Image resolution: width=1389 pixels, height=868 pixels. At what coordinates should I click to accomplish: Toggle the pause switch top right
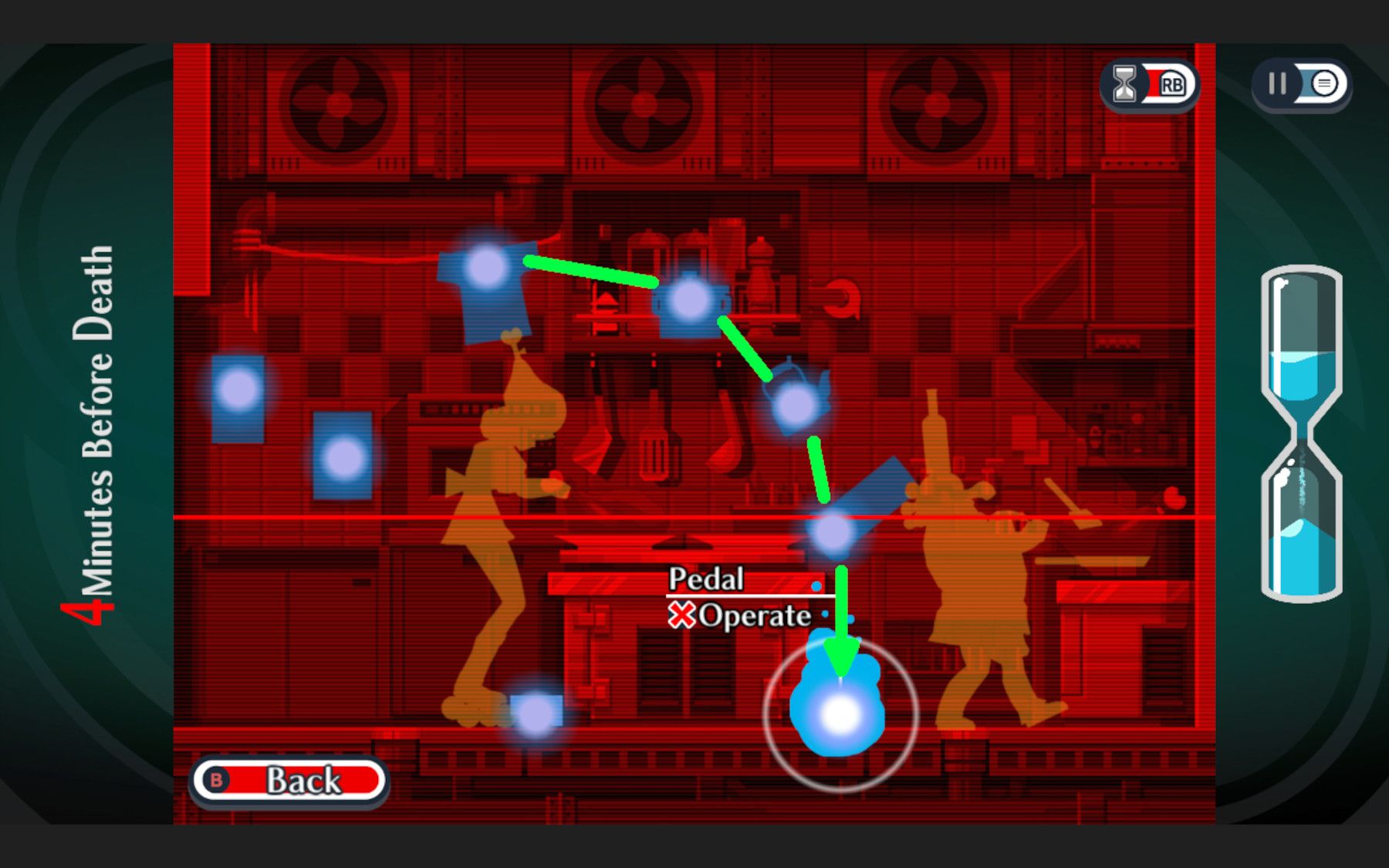tap(1299, 84)
